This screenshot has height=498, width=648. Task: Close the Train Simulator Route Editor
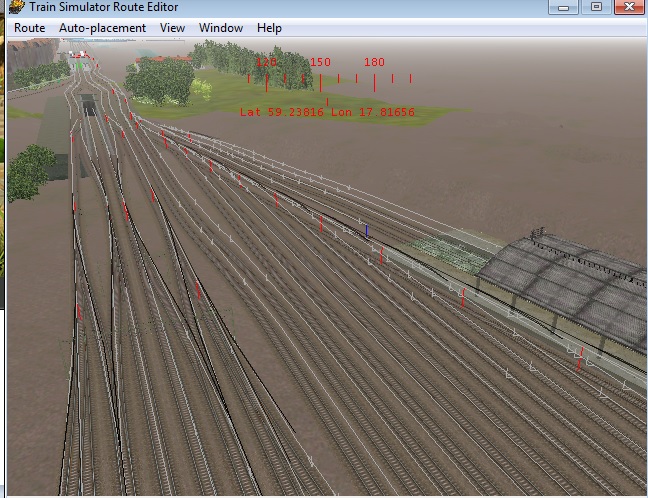(629, 7)
